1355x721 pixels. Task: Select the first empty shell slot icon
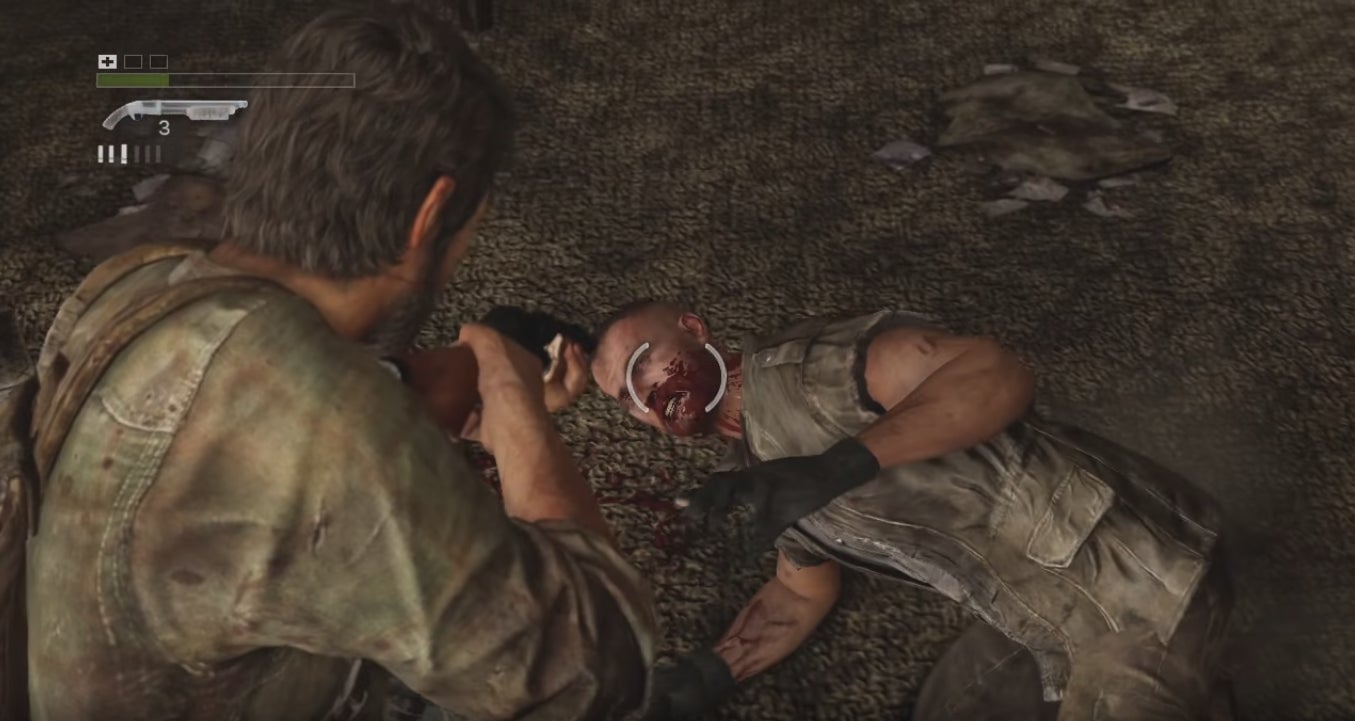[x=136, y=153]
